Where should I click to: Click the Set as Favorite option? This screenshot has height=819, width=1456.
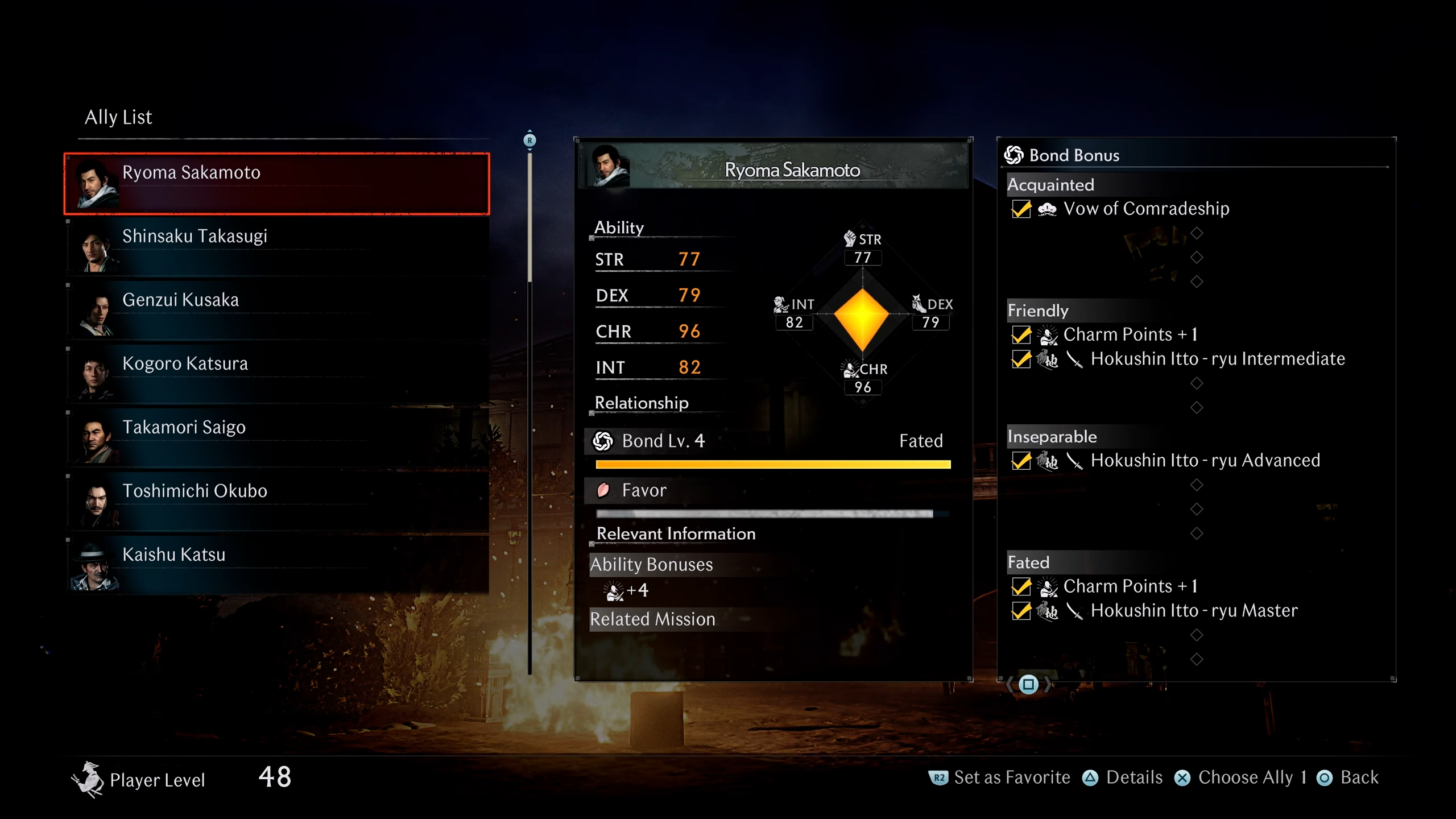coord(1000,777)
